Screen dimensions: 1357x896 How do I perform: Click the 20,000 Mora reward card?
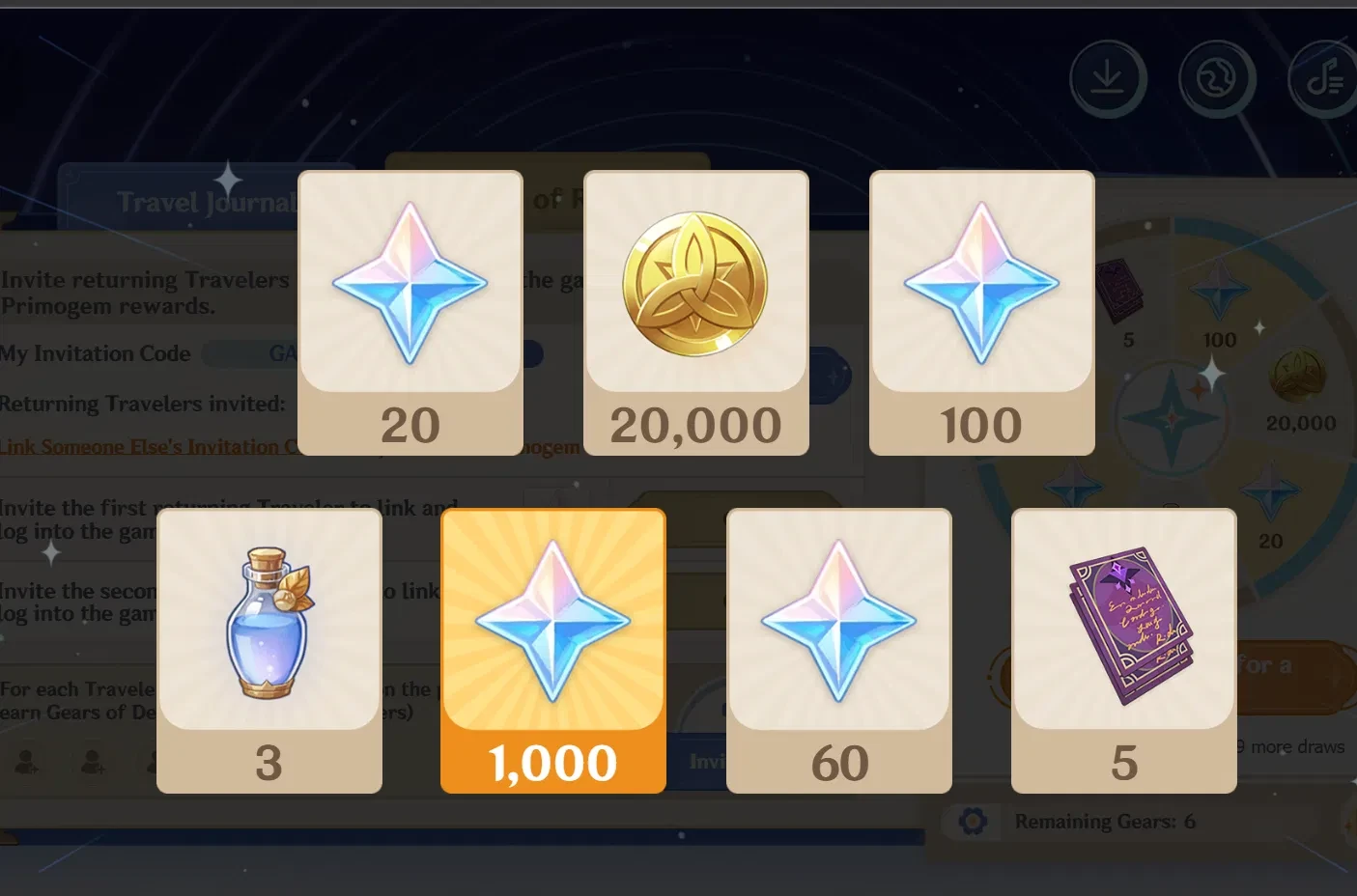coord(695,311)
